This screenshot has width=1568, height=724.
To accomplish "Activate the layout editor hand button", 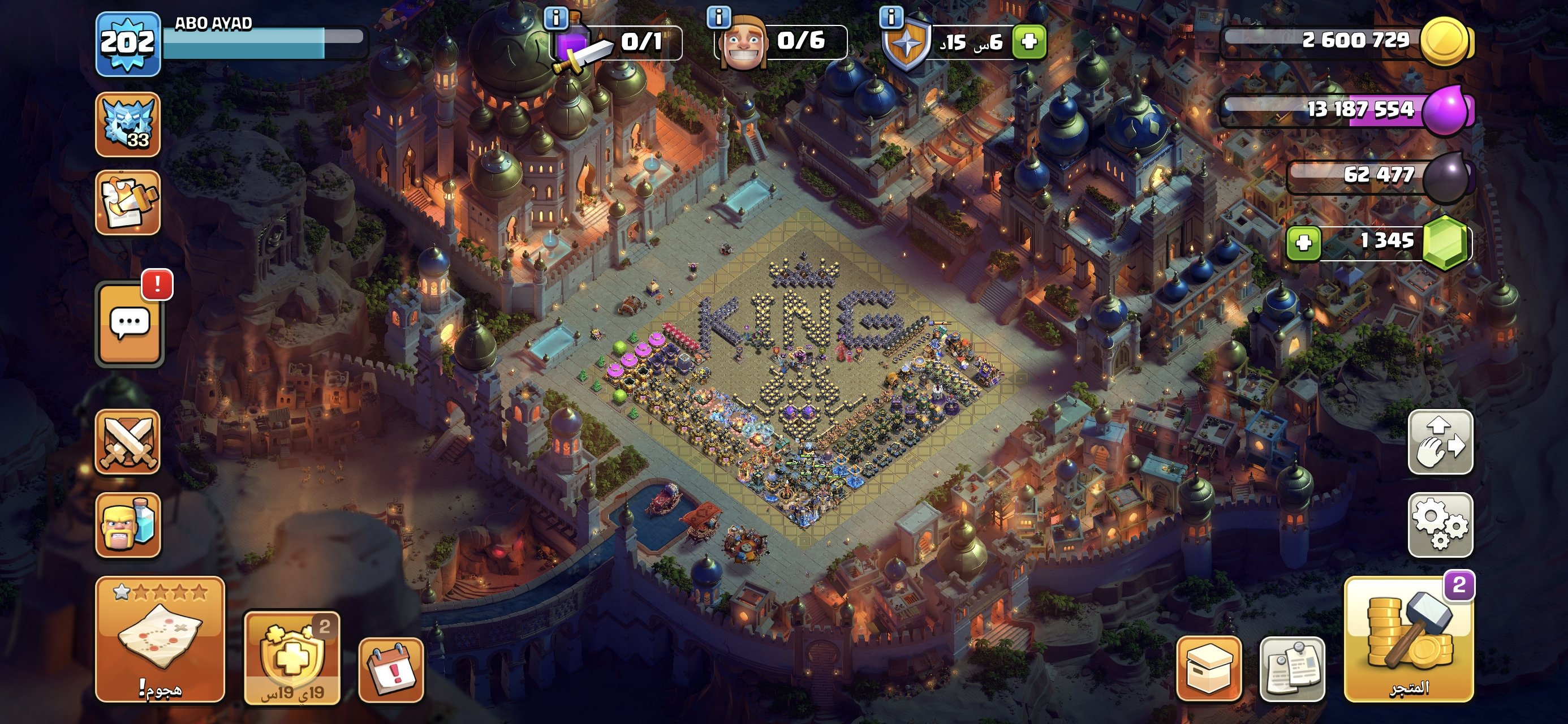I will (1440, 442).
